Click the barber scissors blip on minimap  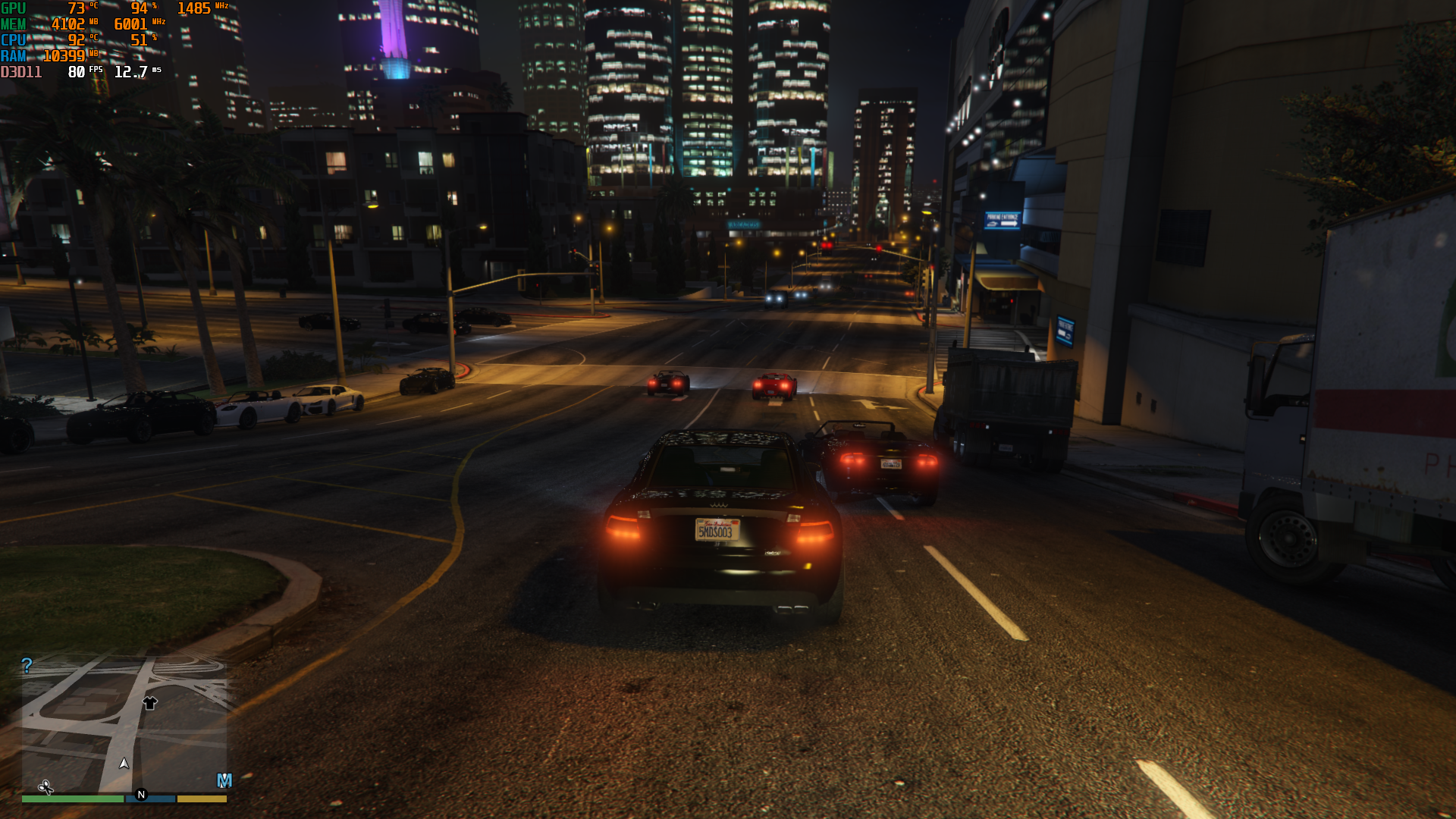click(x=45, y=788)
